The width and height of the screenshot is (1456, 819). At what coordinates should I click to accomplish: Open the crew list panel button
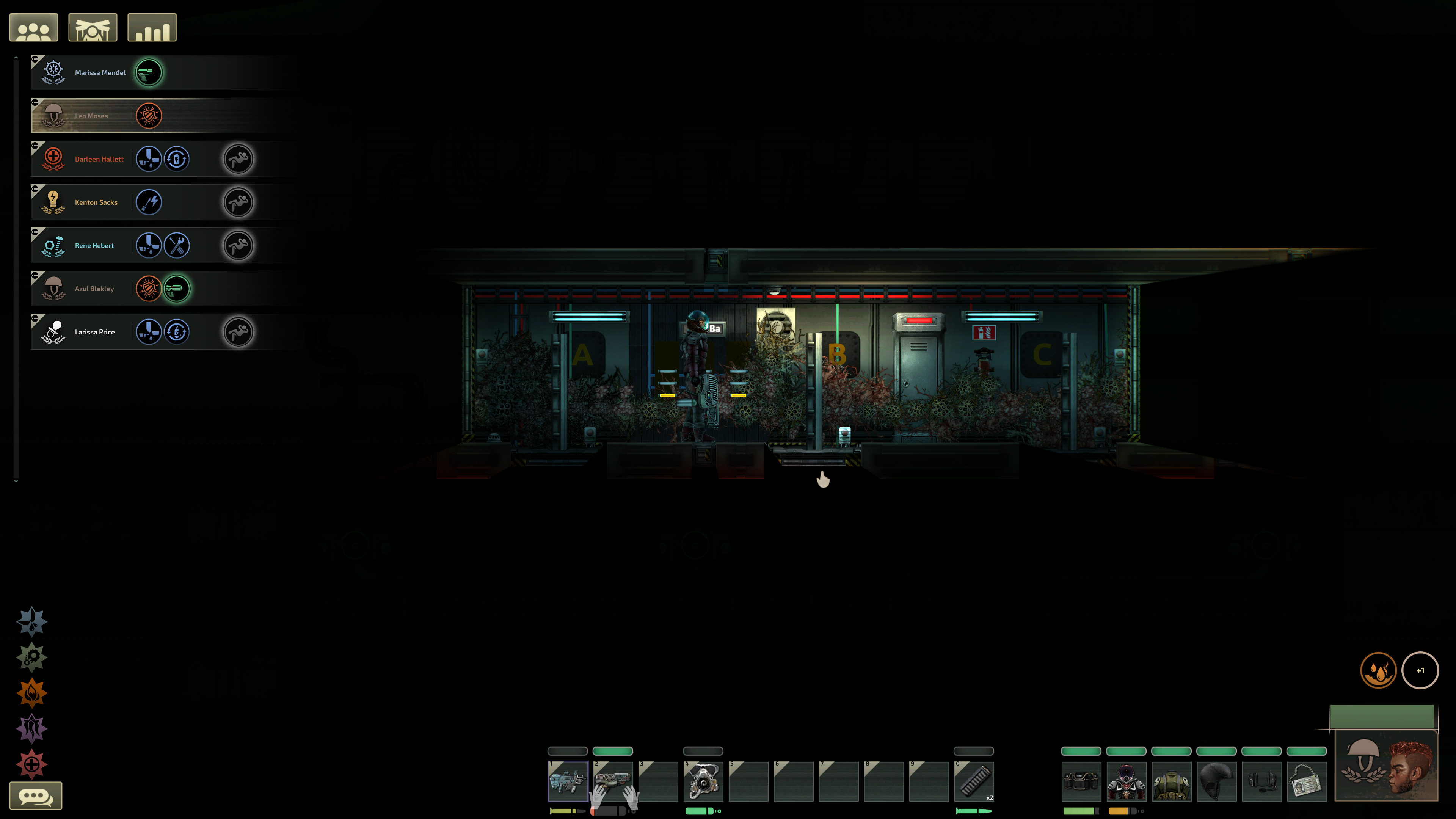(x=33, y=28)
